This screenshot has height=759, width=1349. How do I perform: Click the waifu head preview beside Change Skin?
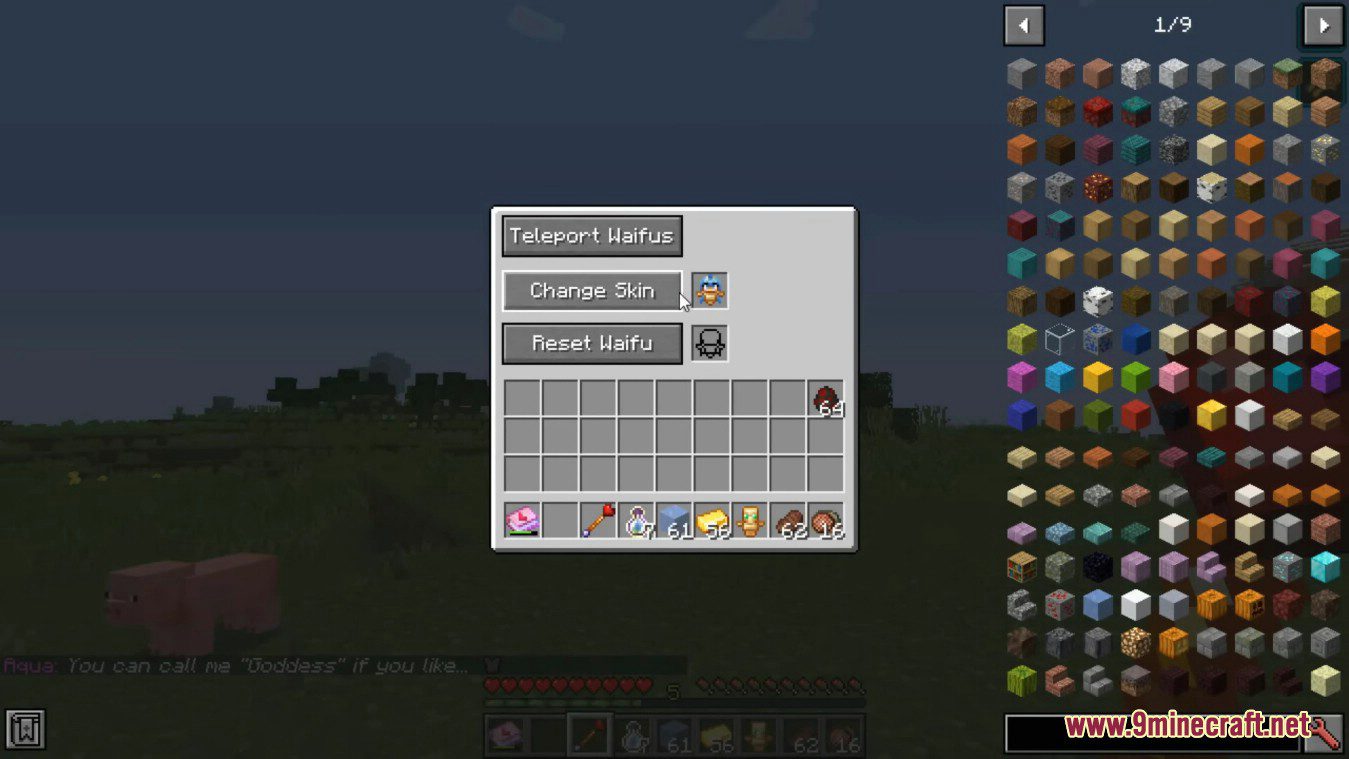tap(709, 290)
